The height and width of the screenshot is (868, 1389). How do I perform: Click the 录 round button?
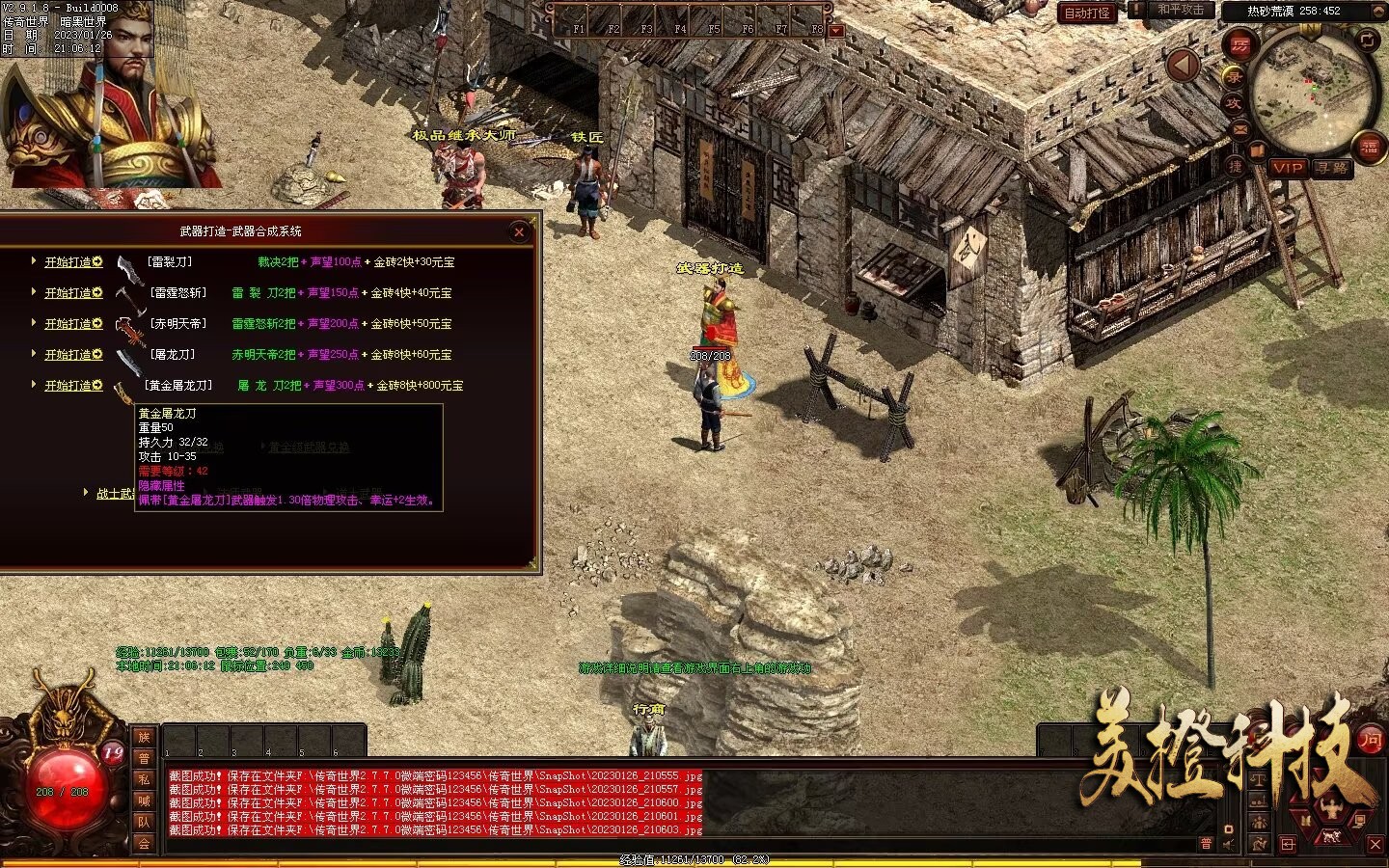(x=1234, y=75)
